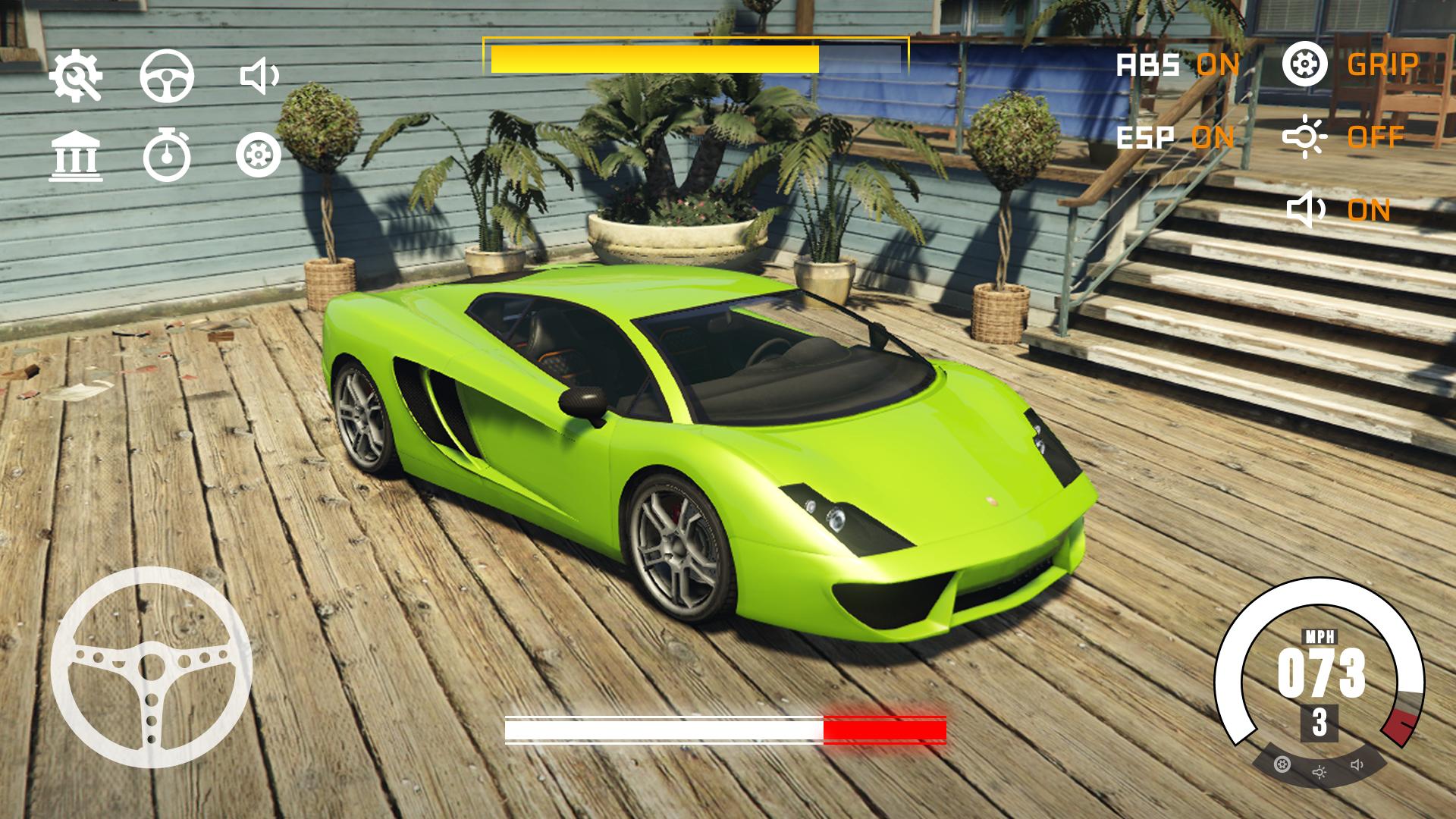
Task: Select the top-left speaker volume item
Action: (258, 74)
